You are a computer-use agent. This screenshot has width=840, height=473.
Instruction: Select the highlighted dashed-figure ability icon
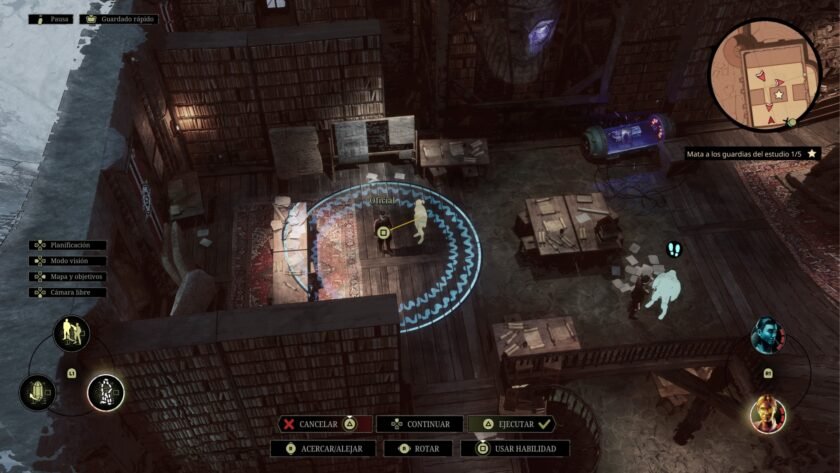104,391
